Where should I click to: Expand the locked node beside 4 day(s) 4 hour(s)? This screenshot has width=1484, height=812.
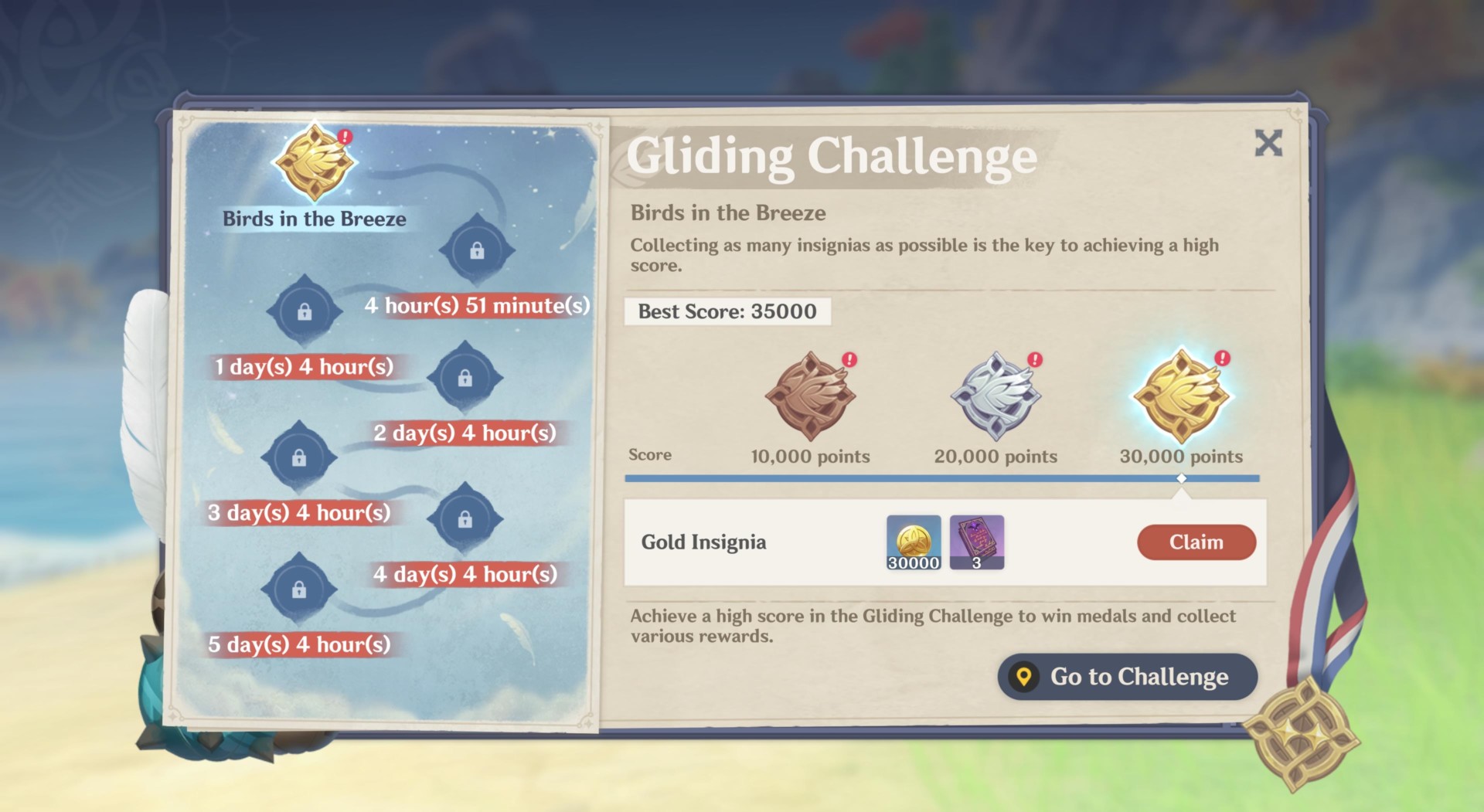(x=464, y=519)
